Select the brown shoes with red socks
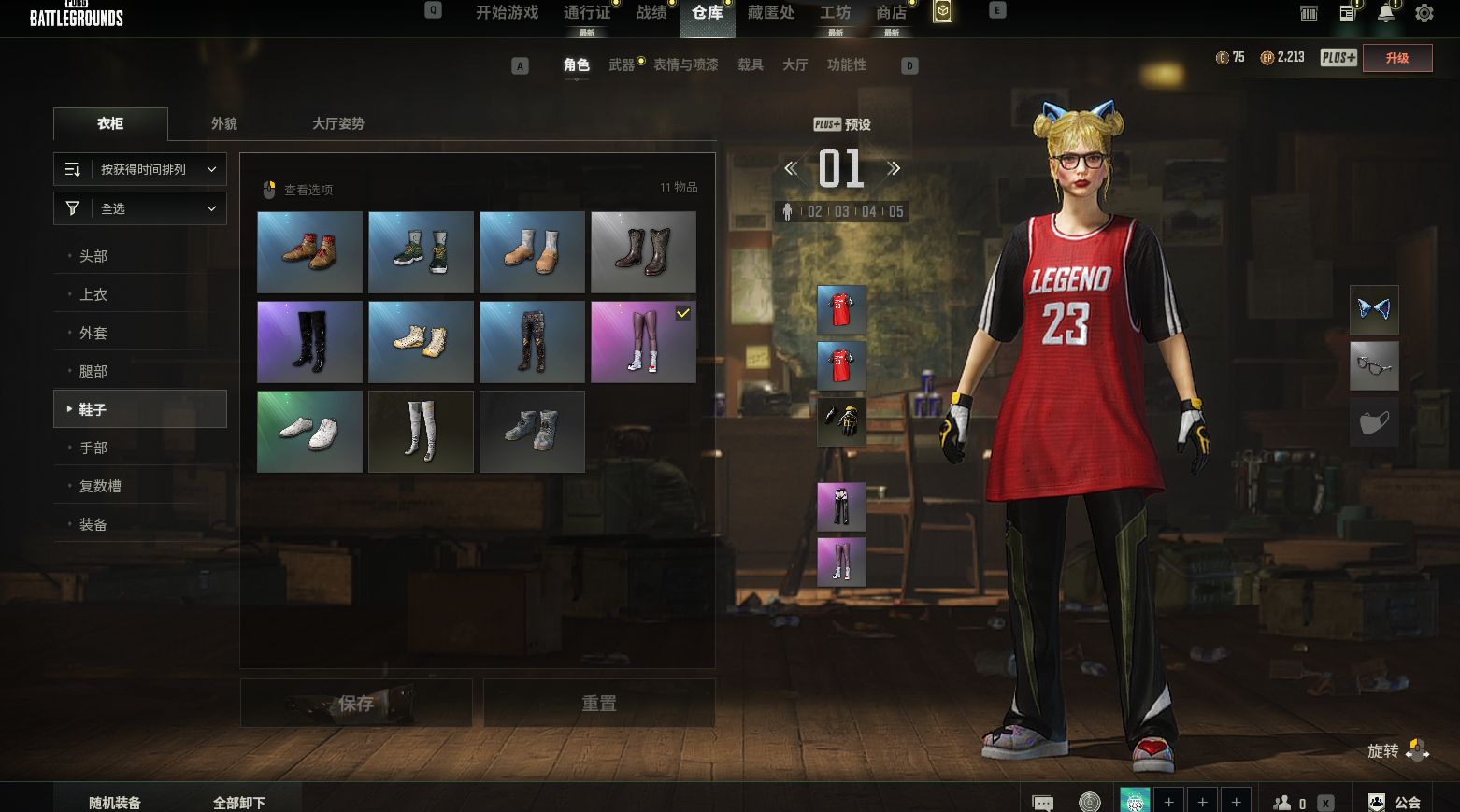The image size is (1460, 812). tap(309, 252)
